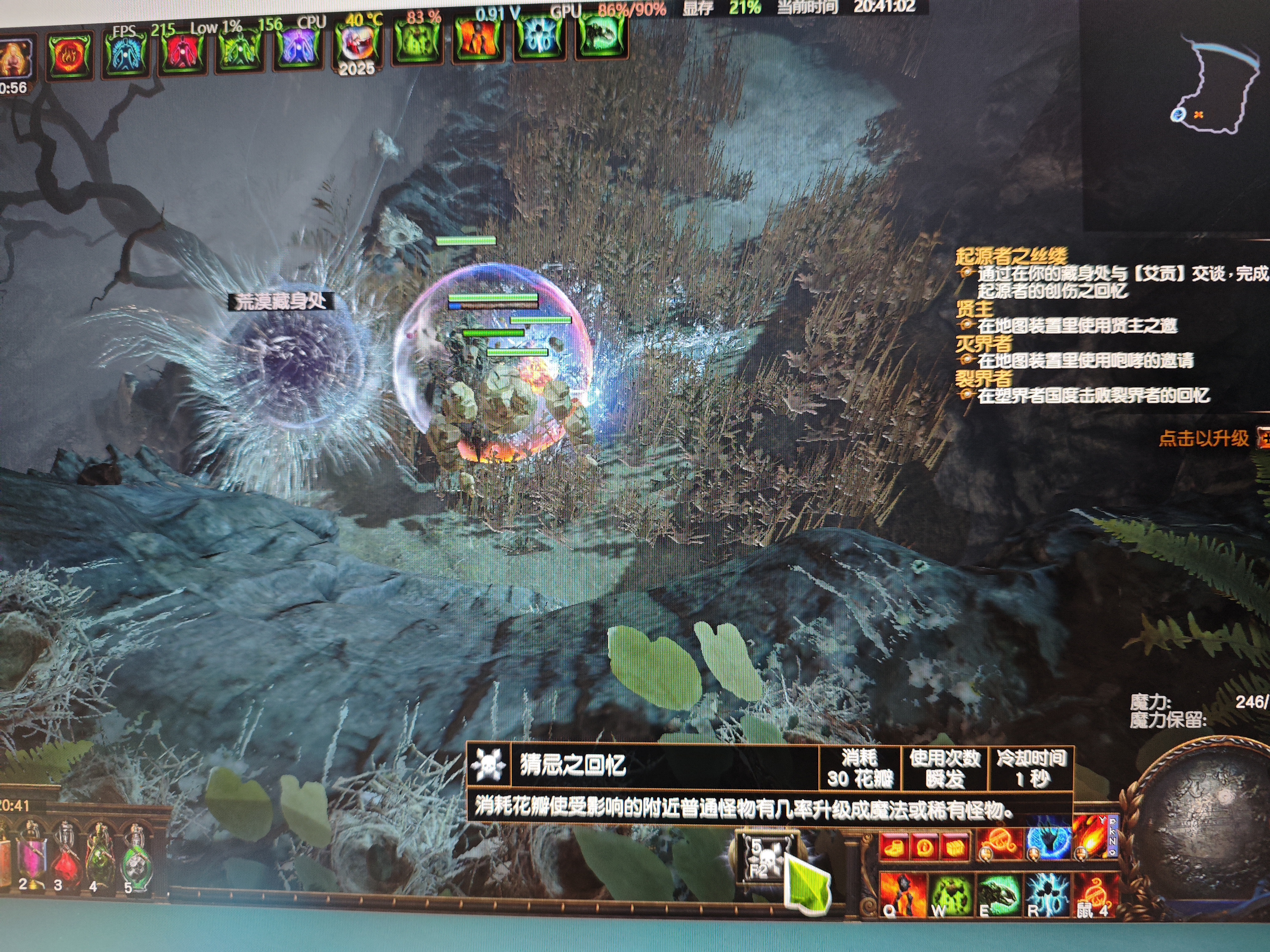Select the 起源者之丝缕 quest entry
This screenshot has width=1270, height=952.
click(1011, 256)
